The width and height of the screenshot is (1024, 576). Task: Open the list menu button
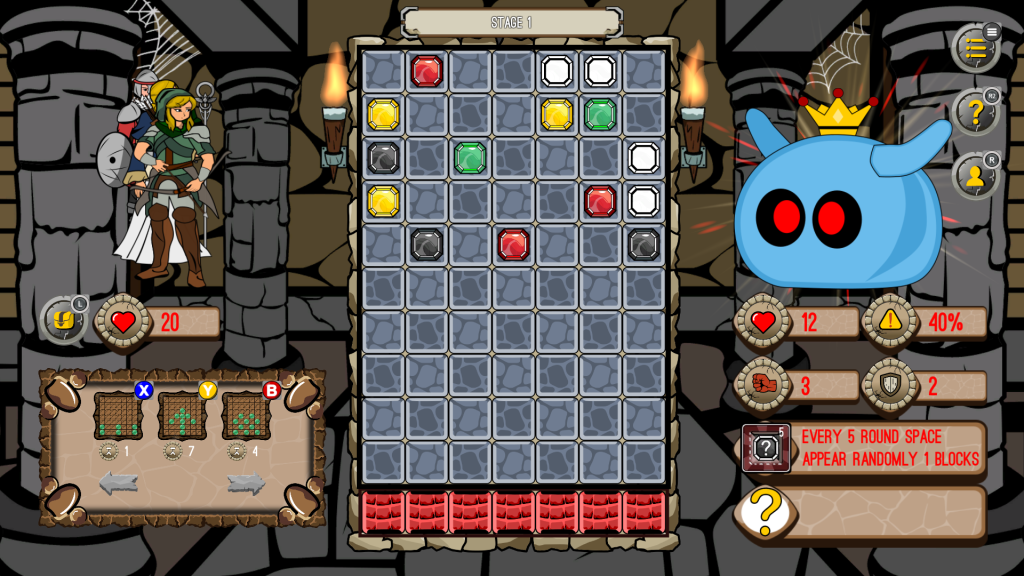pyautogui.click(x=975, y=48)
